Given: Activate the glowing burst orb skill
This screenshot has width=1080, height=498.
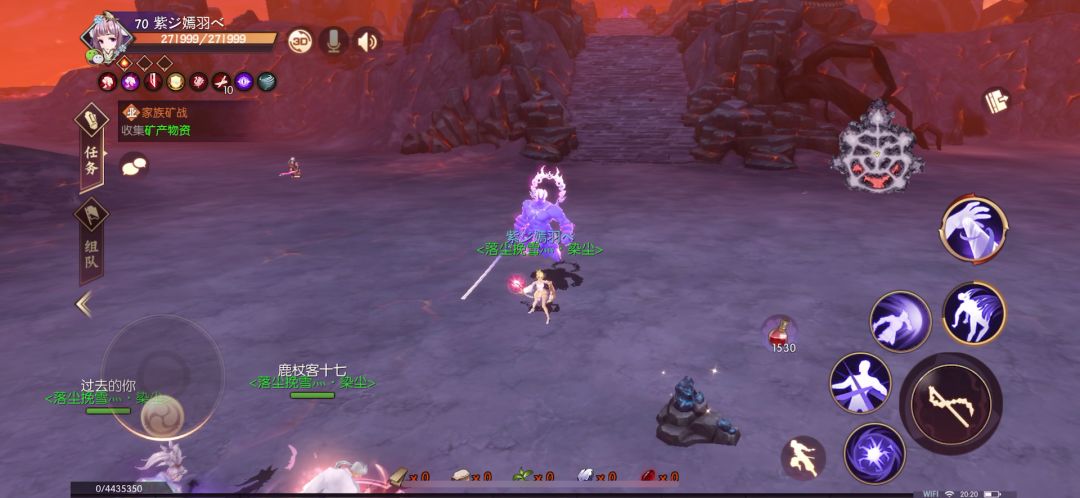Looking at the screenshot, I should (x=874, y=453).
